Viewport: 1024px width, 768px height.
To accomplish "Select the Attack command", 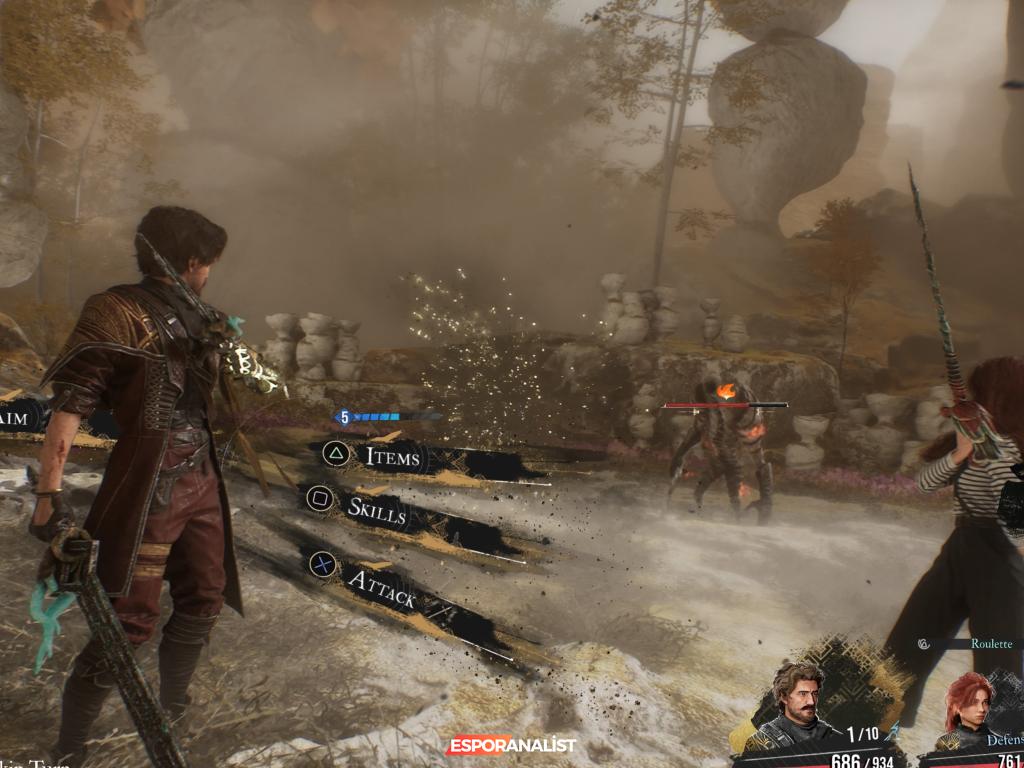I will tap(380, 587).
